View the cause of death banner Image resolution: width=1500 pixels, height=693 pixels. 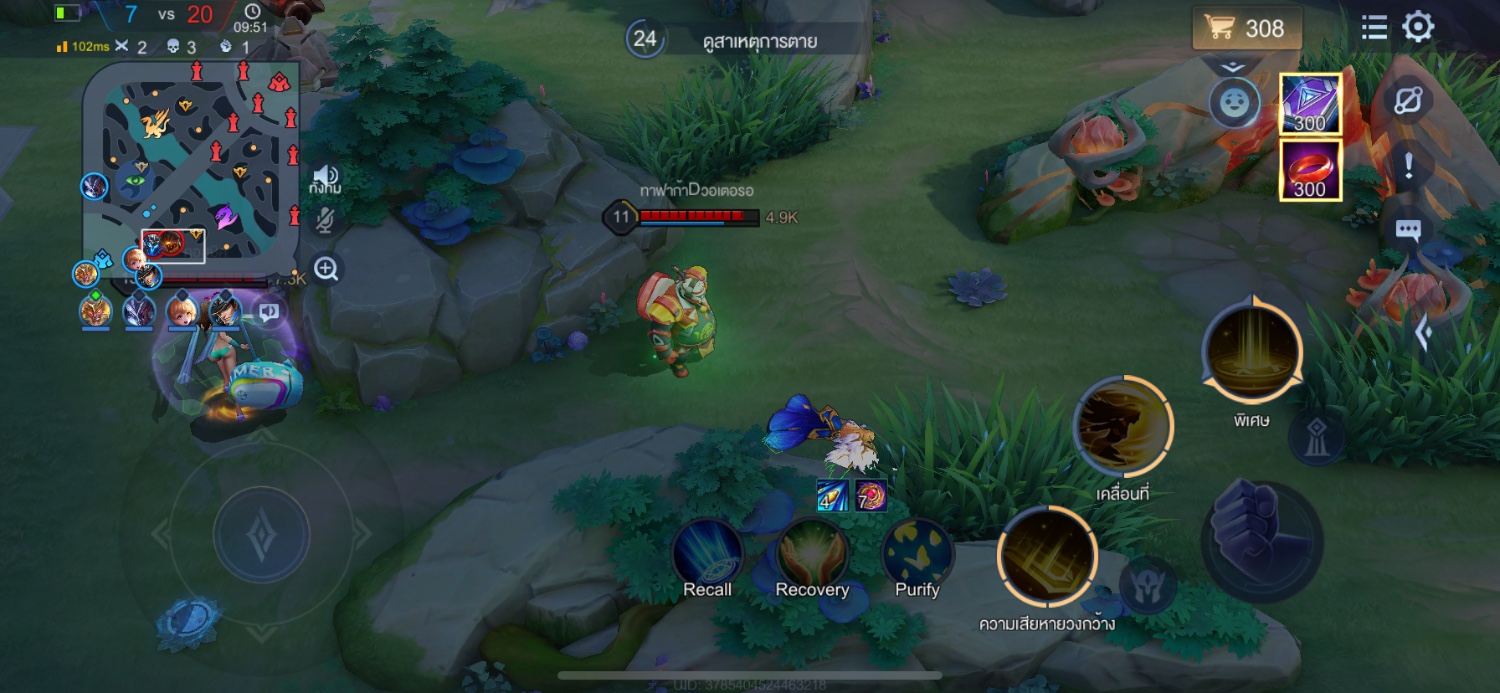click(x=758, y=41)
